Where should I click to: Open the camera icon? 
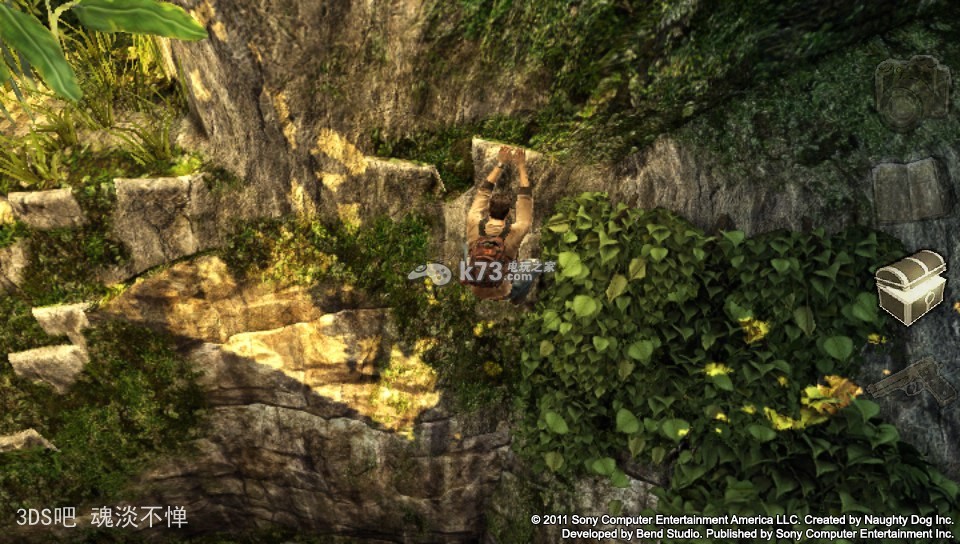pyautogui.click(x=912, y=91)
